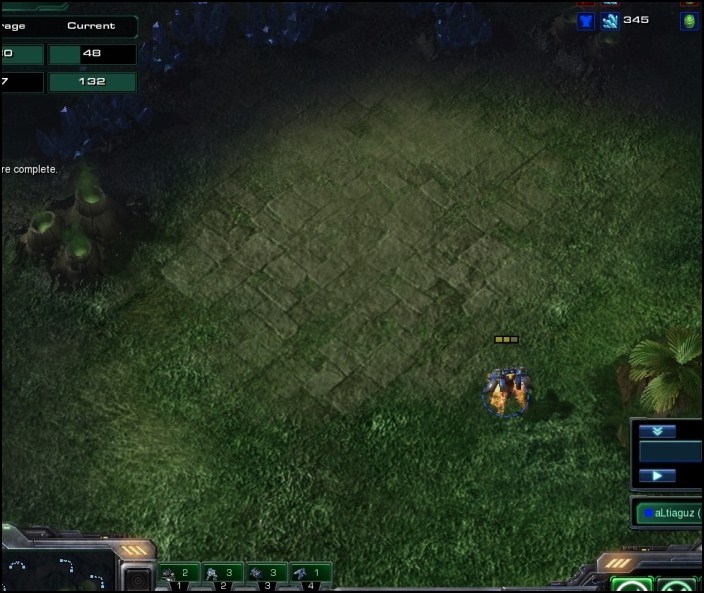Select control group 4
The width and height of the screenshot is (704, 593).
click(x=310, y=574)
